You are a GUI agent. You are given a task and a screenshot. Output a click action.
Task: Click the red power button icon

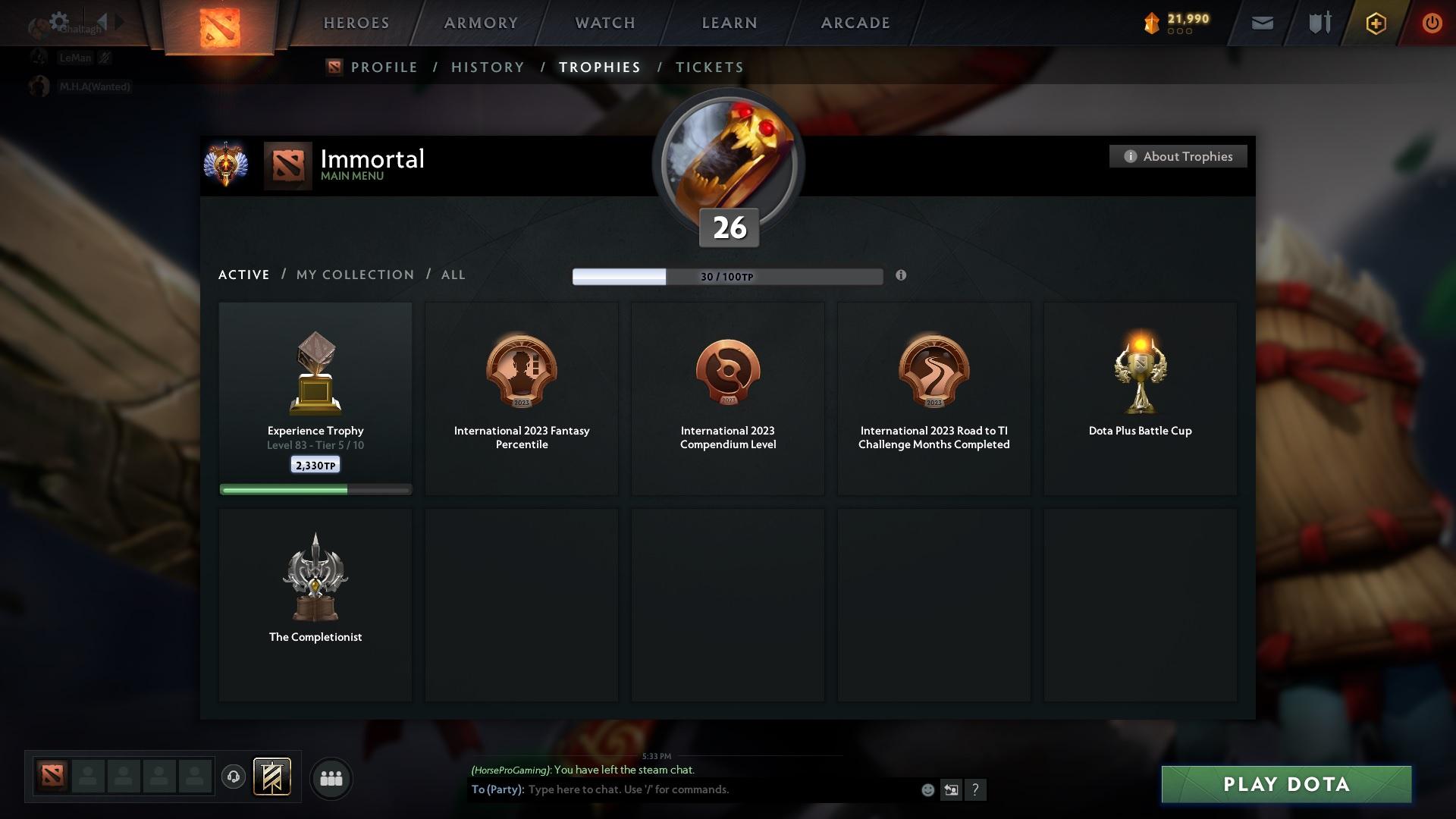[1432, 24]
